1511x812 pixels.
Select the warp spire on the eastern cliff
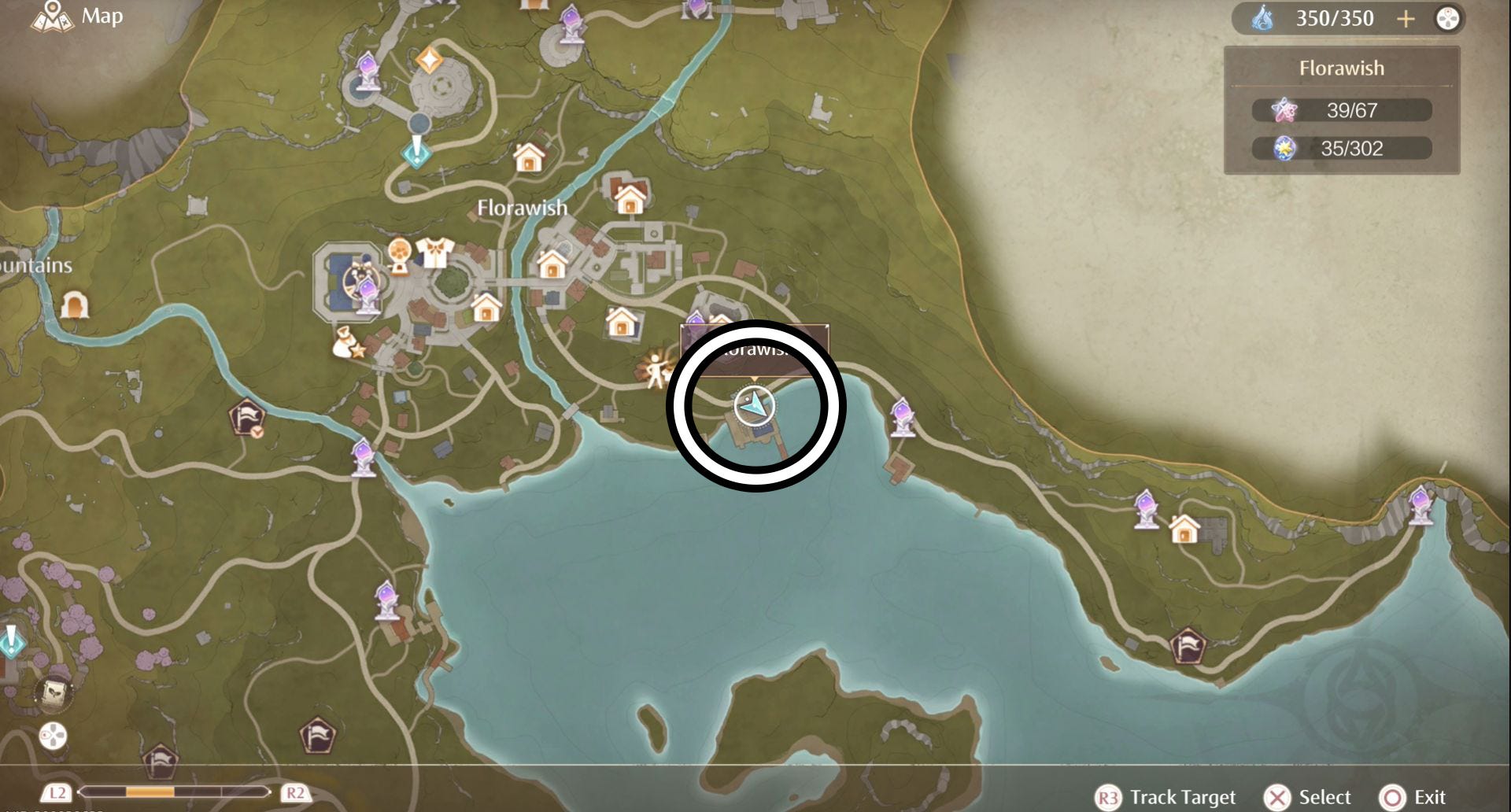(1420, 504)
